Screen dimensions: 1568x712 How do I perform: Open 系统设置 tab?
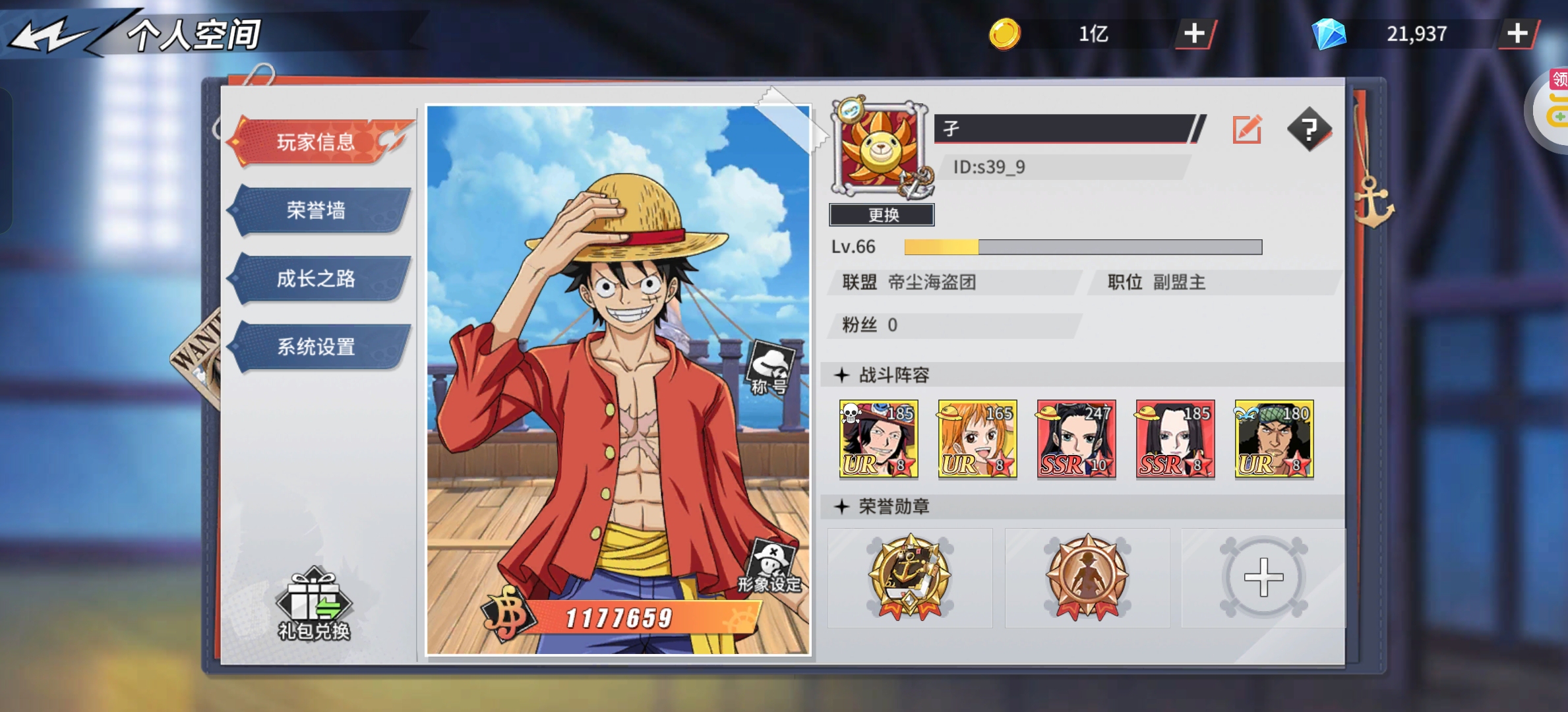317,347
